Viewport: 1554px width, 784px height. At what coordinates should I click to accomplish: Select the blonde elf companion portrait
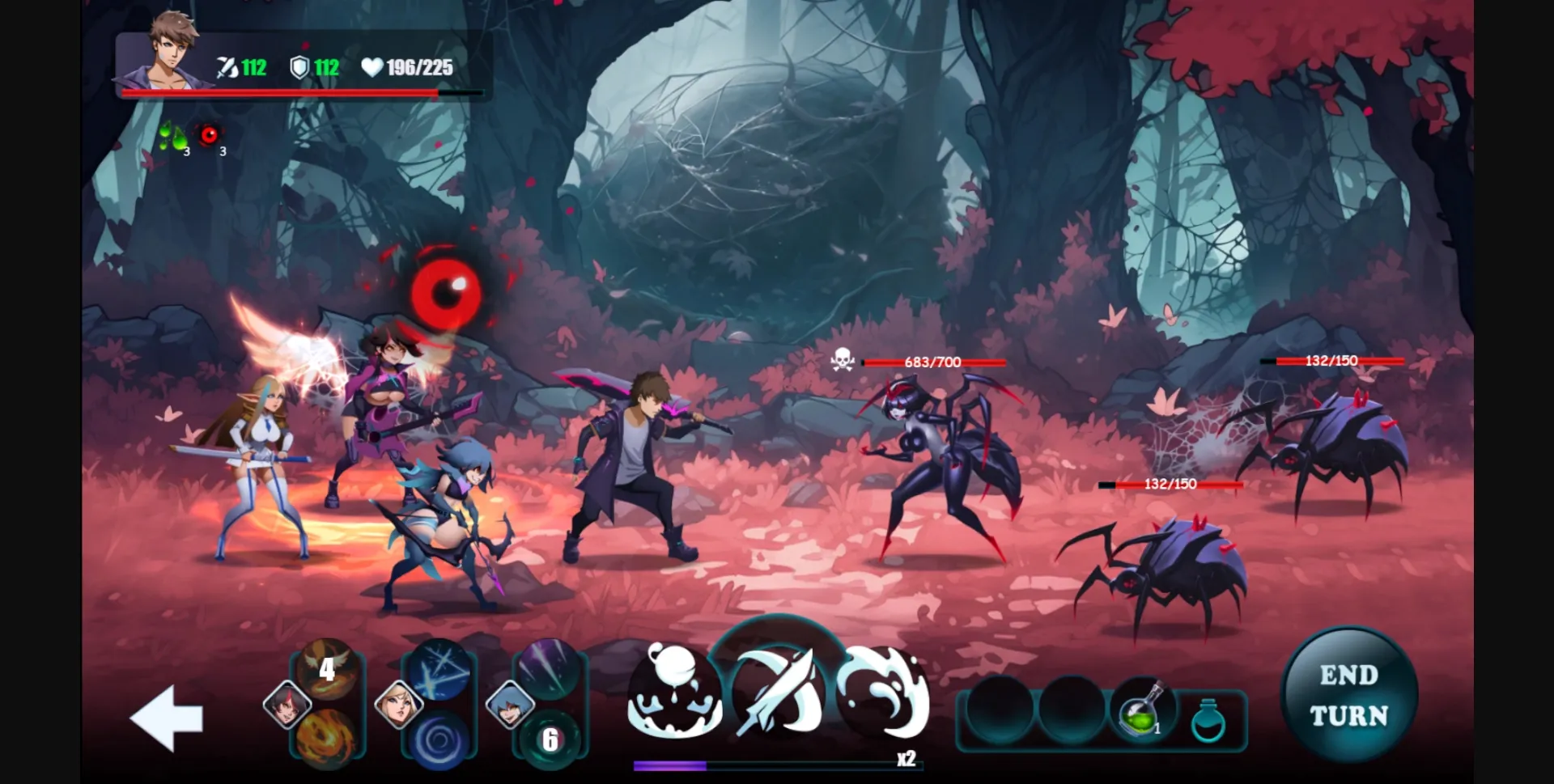398,704
